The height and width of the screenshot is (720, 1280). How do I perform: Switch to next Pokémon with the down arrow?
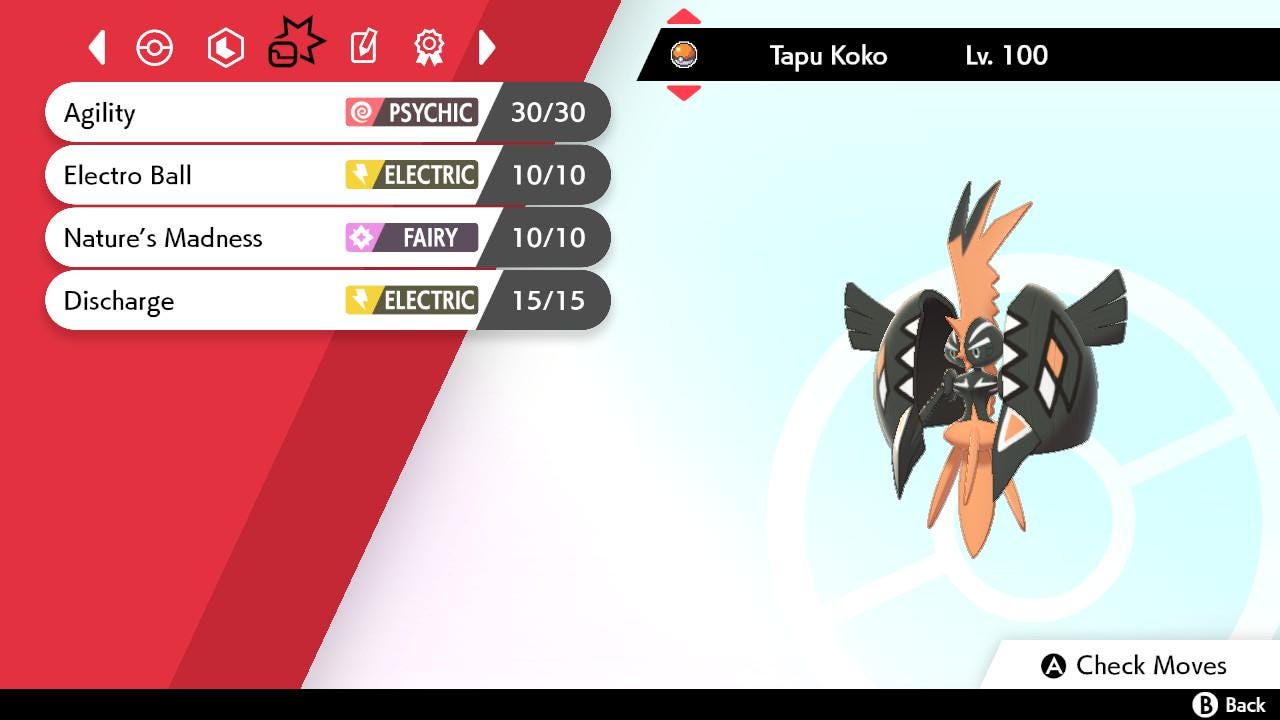tap(684, 93)
